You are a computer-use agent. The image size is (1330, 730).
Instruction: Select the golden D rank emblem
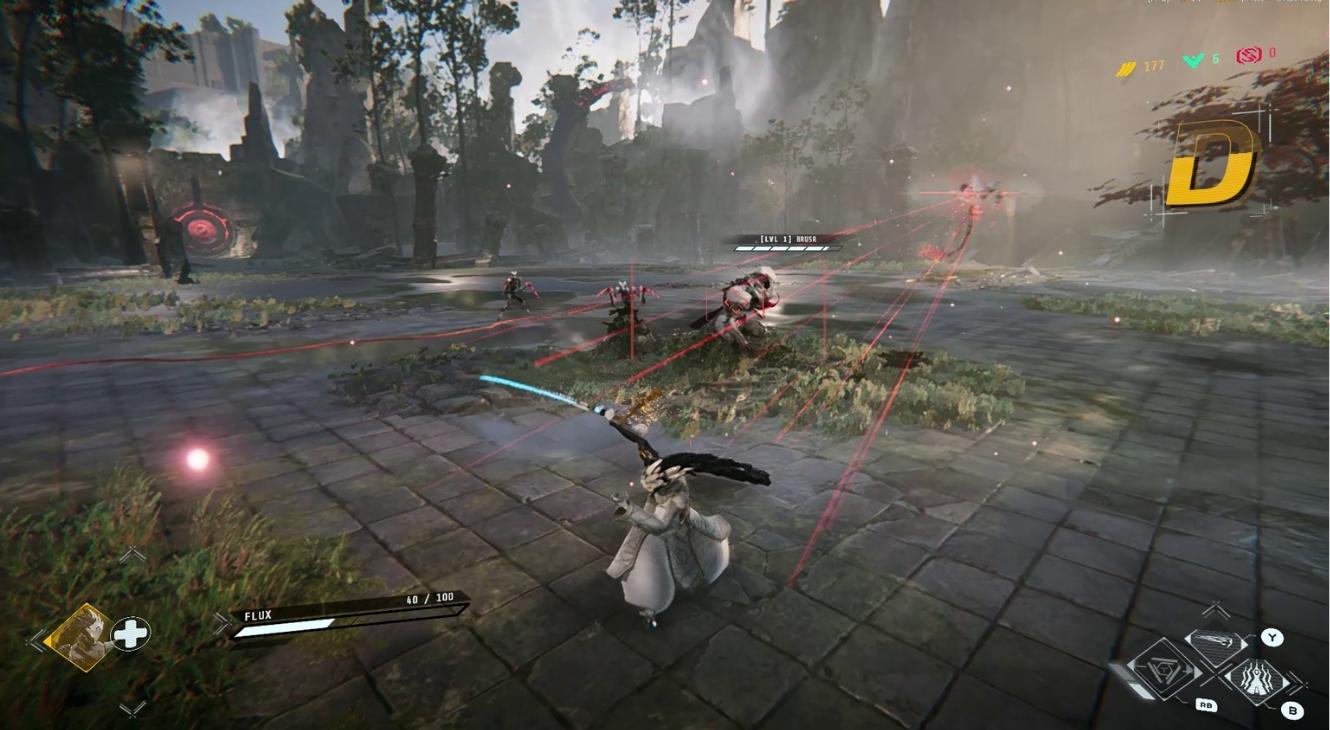coord(1211,165)
